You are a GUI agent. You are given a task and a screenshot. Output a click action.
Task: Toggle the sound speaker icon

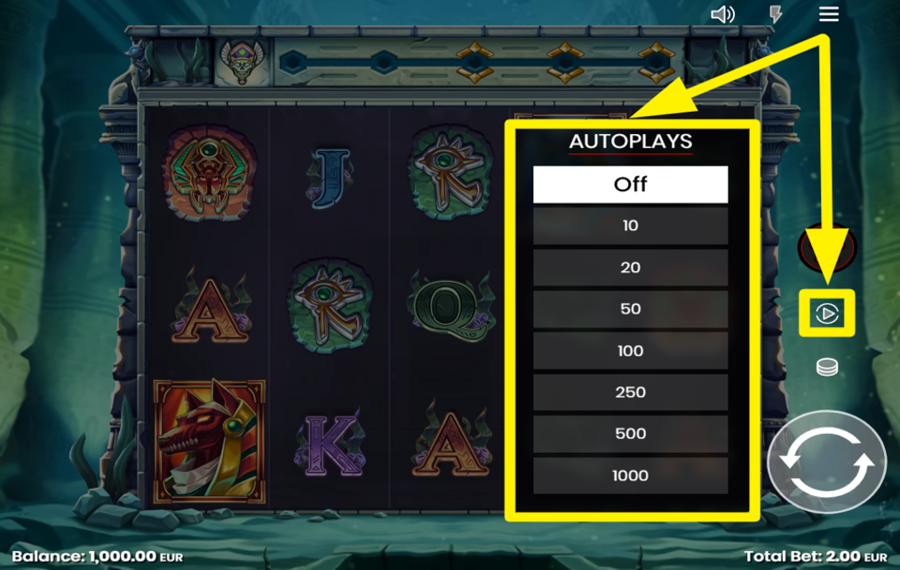[723, 14]
